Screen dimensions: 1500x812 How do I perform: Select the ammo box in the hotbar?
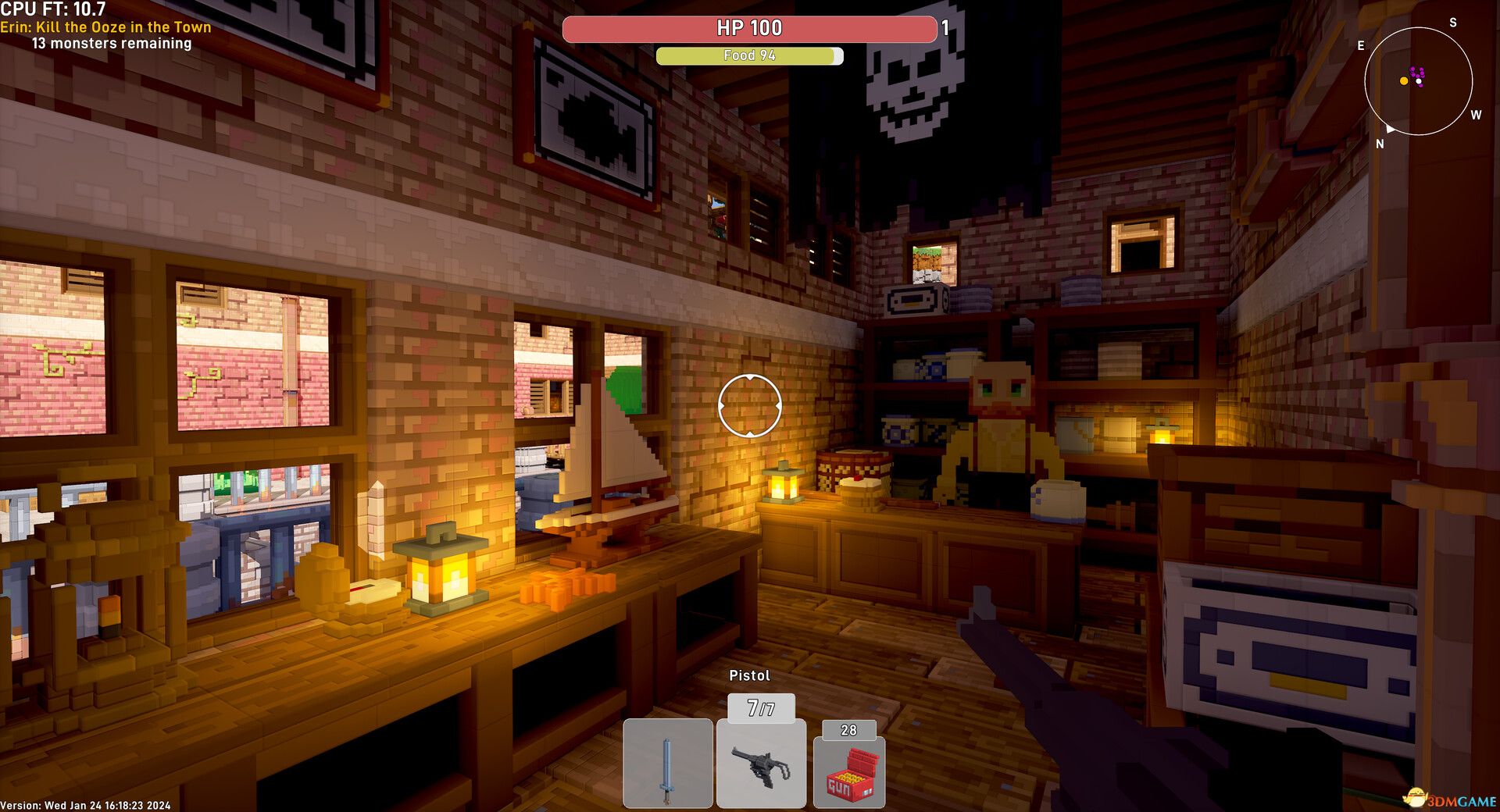[x=849, y=773]
